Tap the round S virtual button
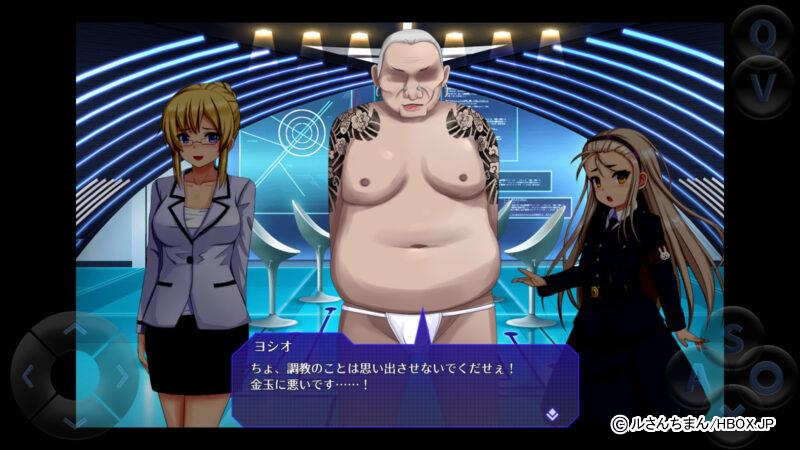Image resolution: width=800 pixels, height=450 pixels. coord(734,336)
